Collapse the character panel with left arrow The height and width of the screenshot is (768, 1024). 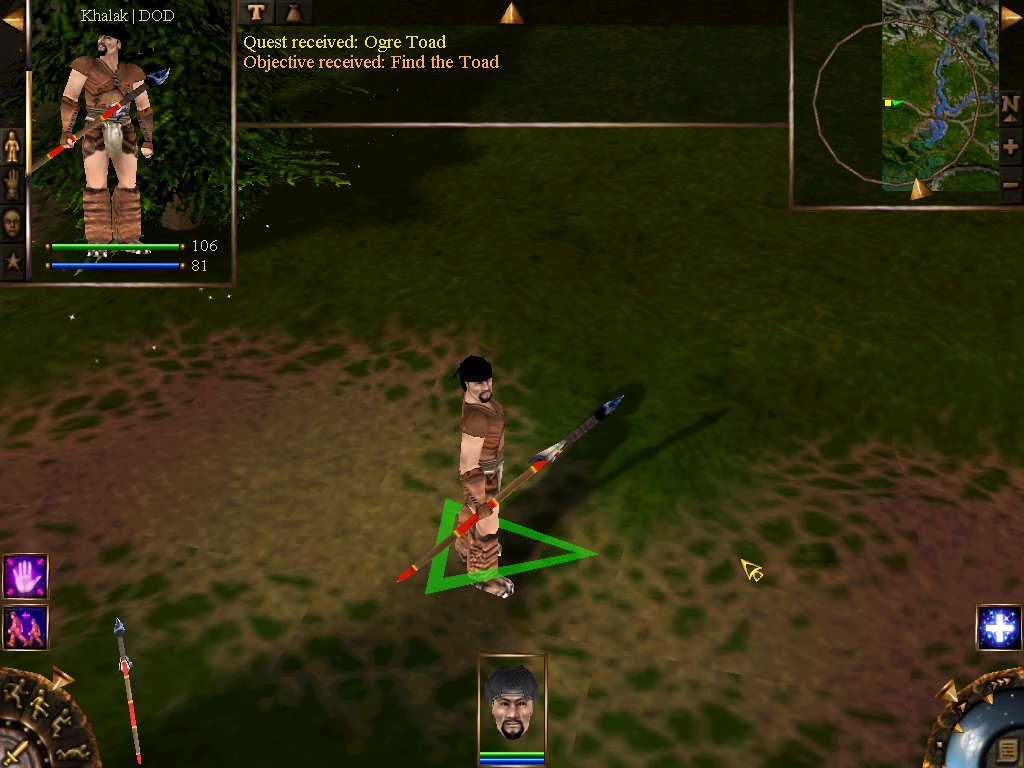[x=13, y=20]
